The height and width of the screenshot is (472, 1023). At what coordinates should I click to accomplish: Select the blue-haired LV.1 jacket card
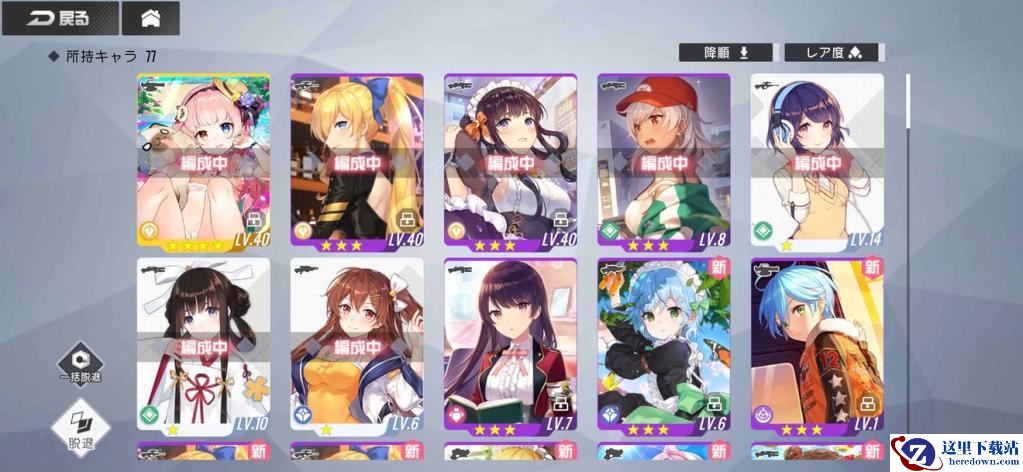[817, 345]
